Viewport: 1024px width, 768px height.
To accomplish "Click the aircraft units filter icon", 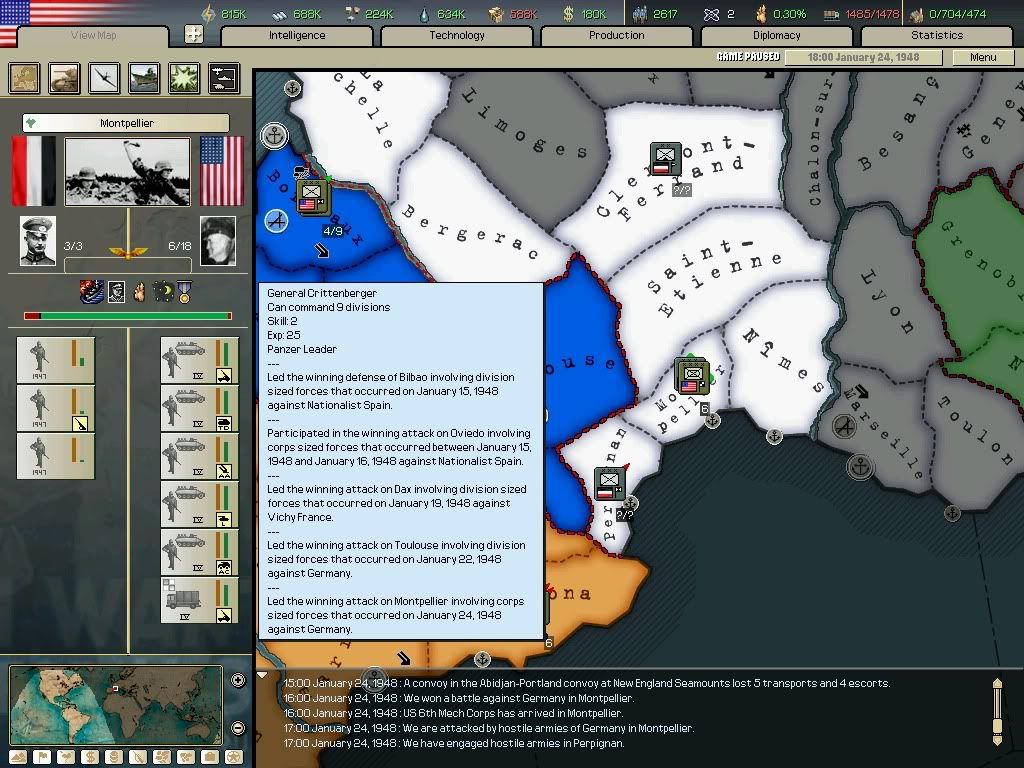I will (104, 78).
